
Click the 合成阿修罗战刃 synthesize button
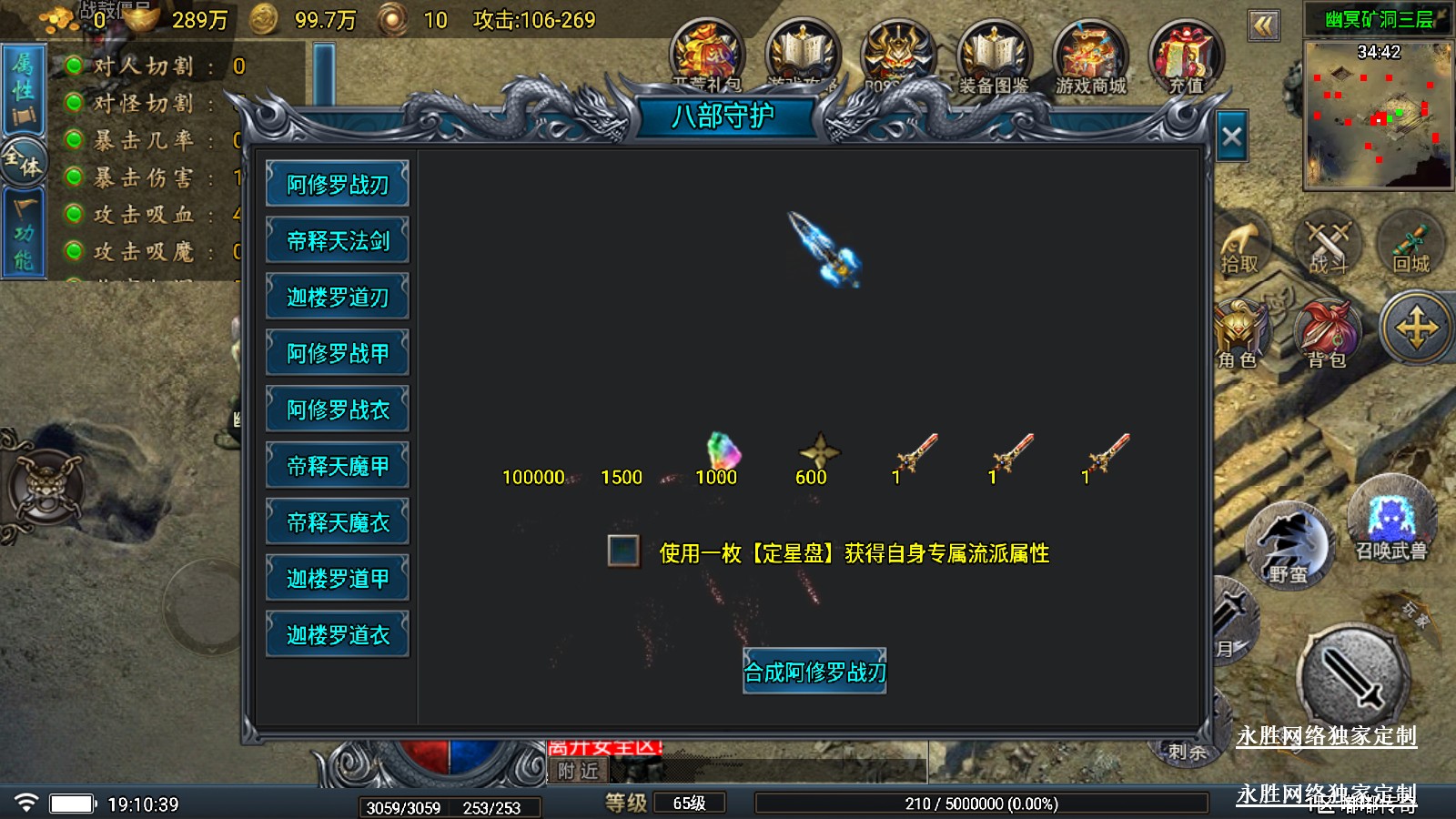(814, 672)
